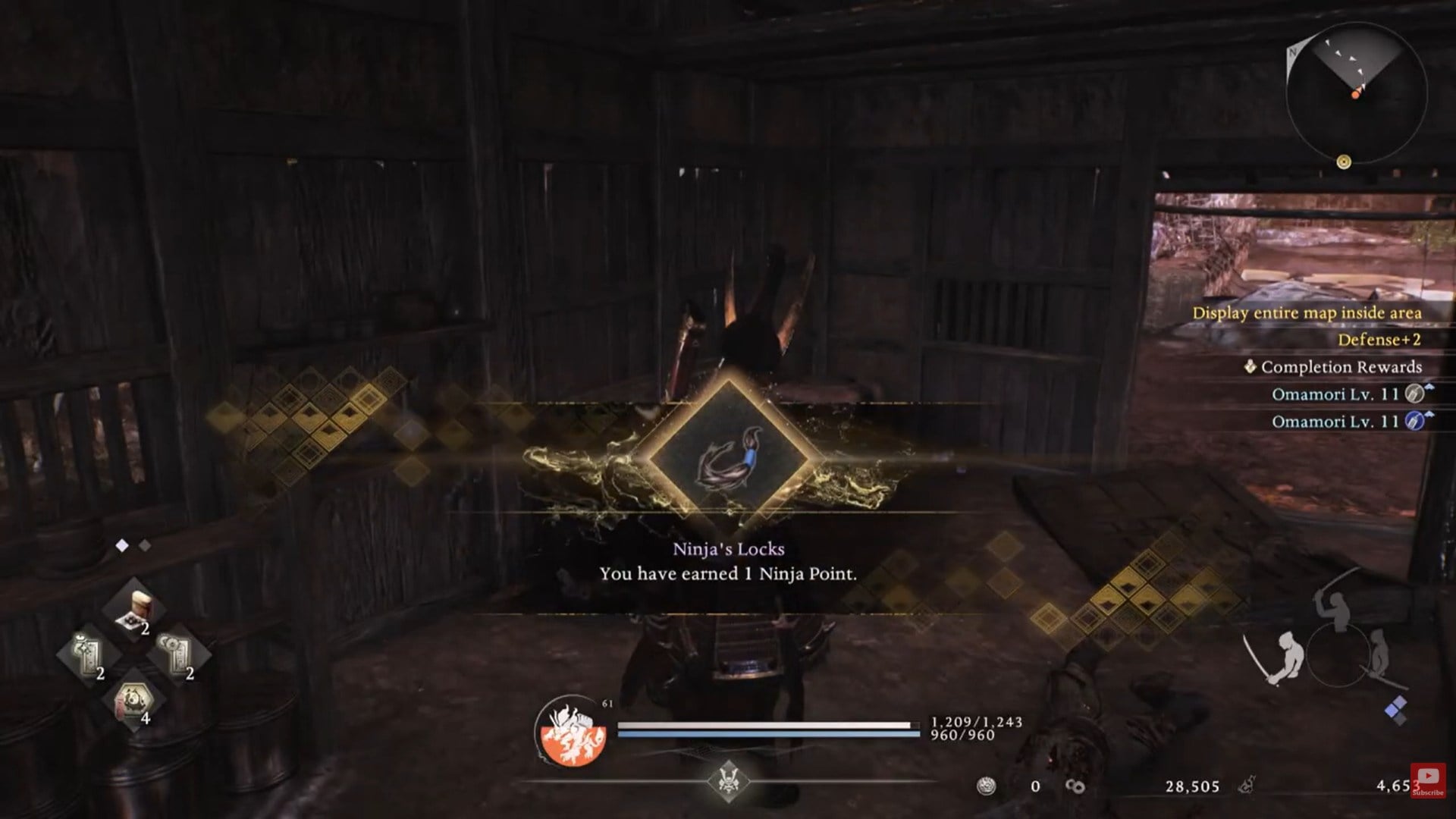The height and width of the screenshot is (819, 1456).
Task: Select the Completion Rewards diamond emblem
Action: click(x=1249, y=367)
